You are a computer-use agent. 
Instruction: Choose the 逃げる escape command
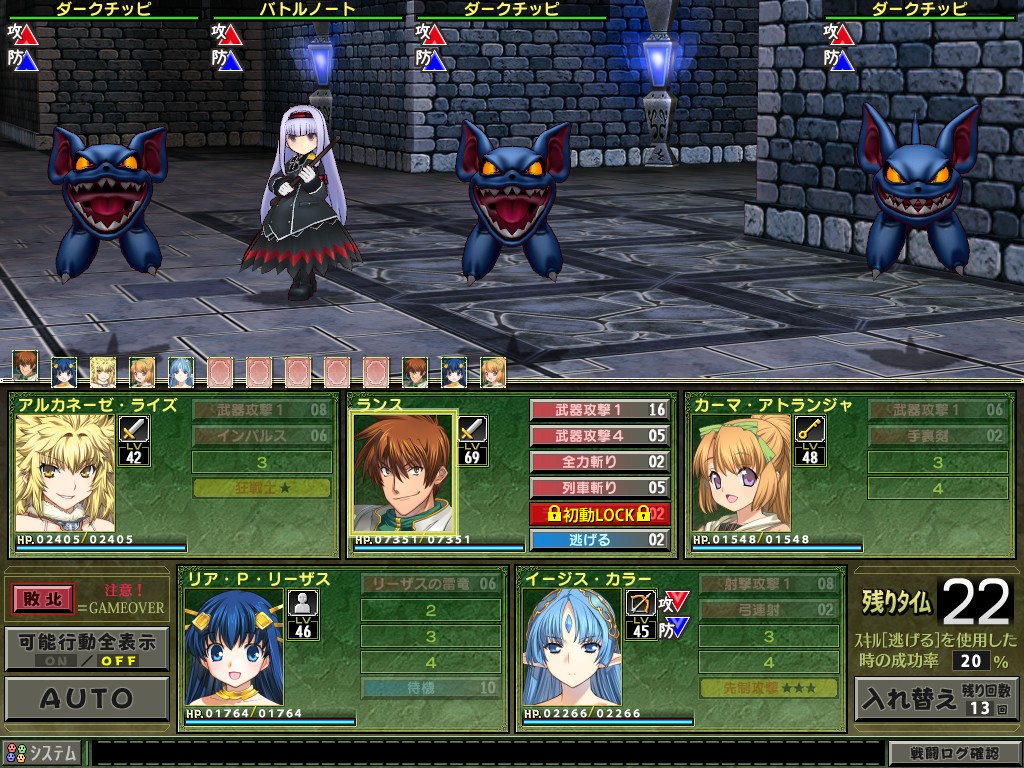599,540
